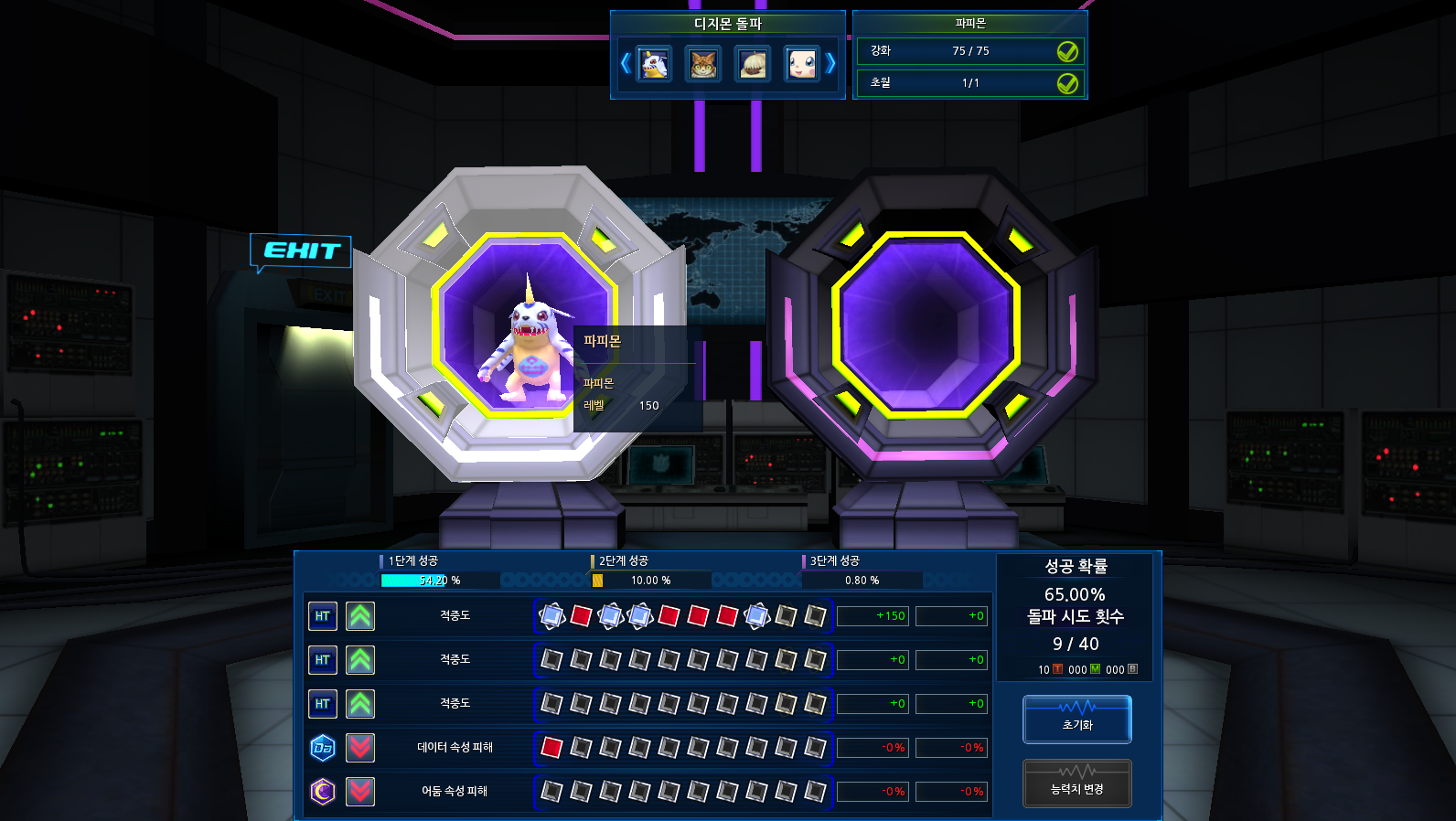Click the dark moon attribute icon
Screen dimensions: 1456x821
(x=323, y=792)
